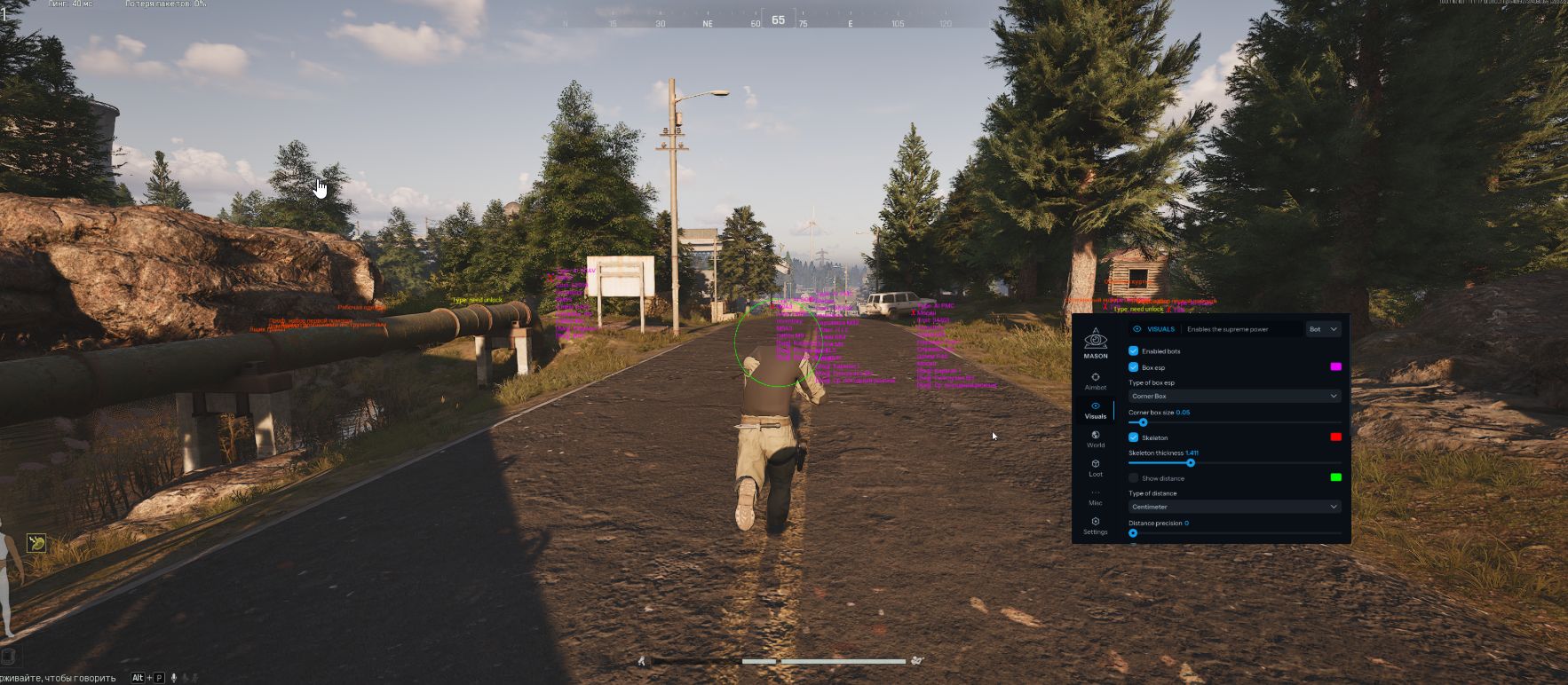Click the Corner box size slider handle
The height and width of the screenshot is (685, 1568).
[1143, 422]
